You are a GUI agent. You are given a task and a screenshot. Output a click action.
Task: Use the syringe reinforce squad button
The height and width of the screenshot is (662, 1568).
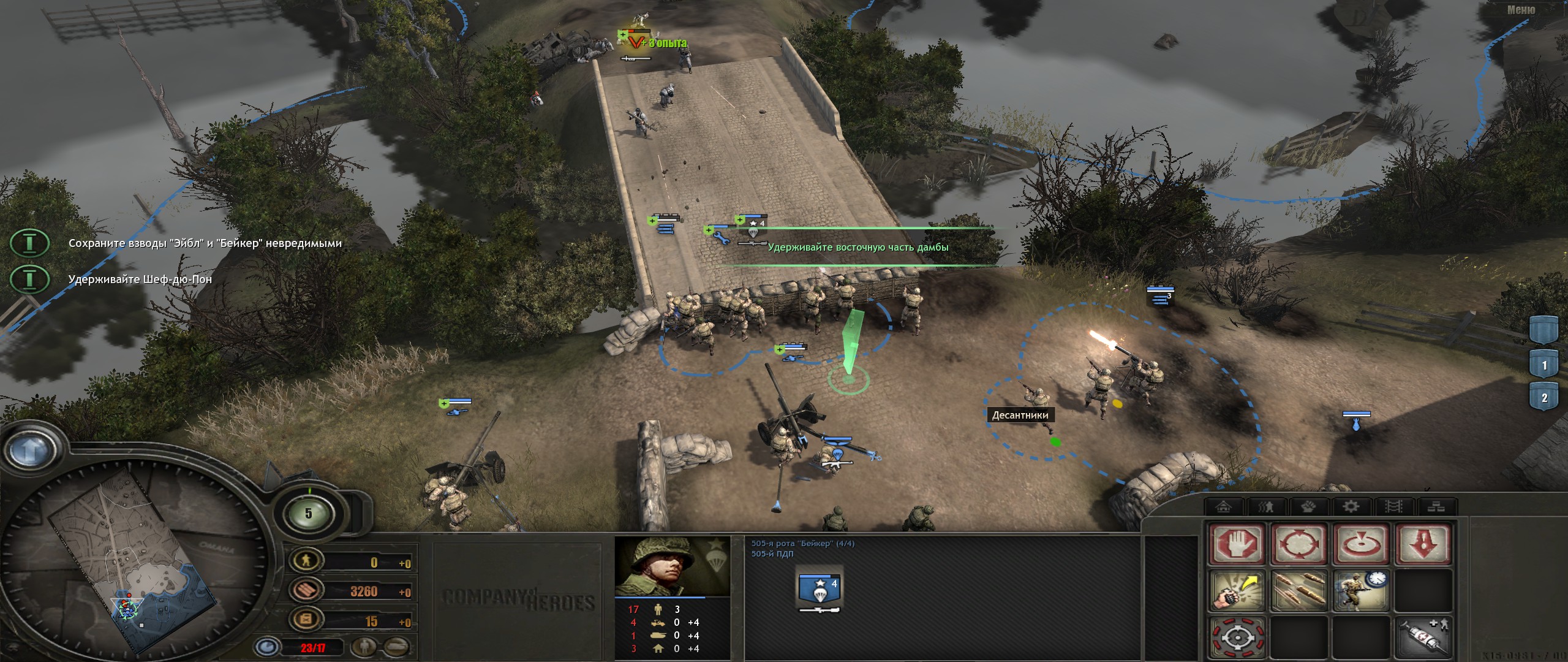pos(1423,637)
